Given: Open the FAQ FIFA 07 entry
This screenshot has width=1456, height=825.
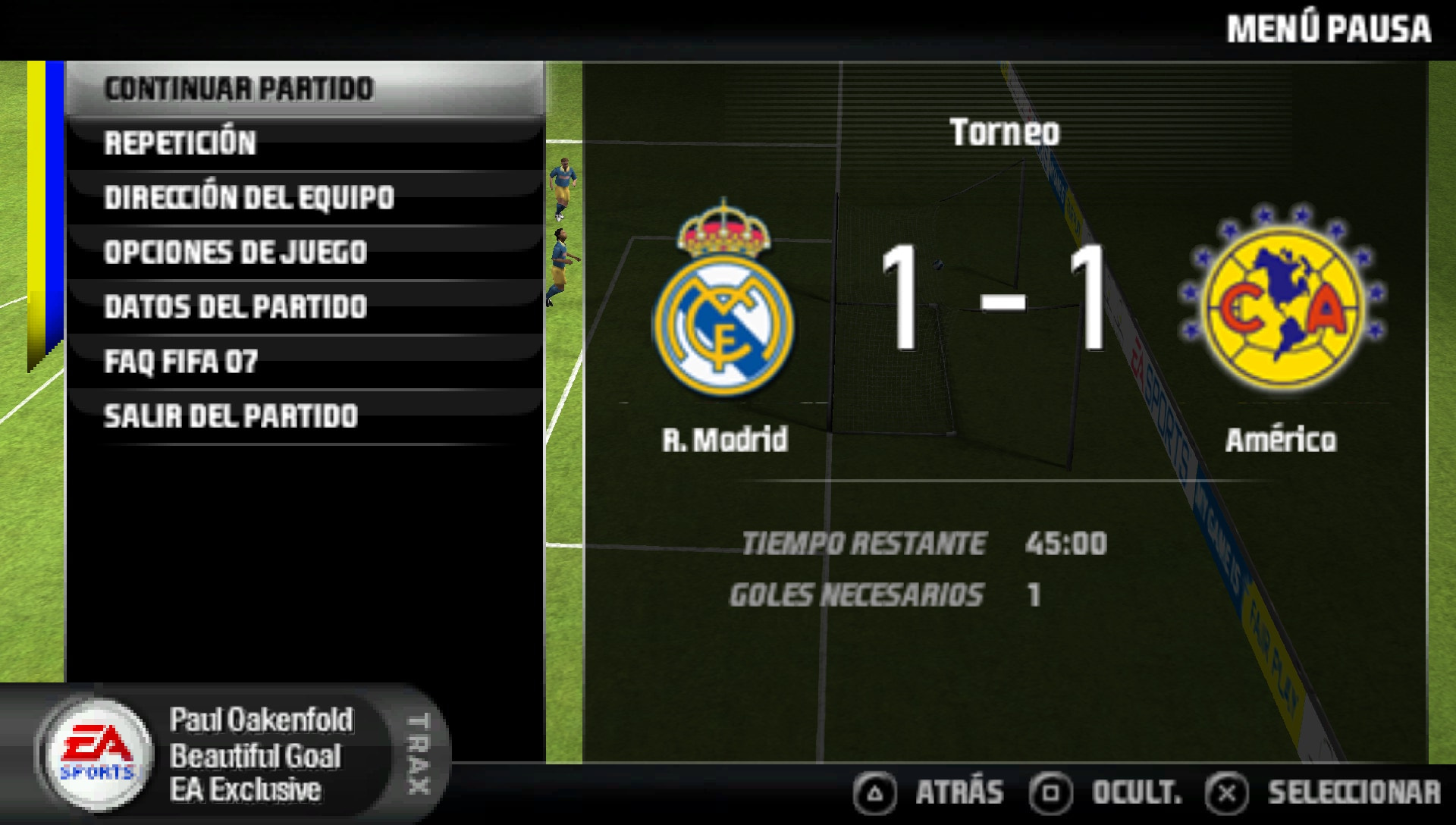Looking at the screenshot, I should click(x=180, y=362).
